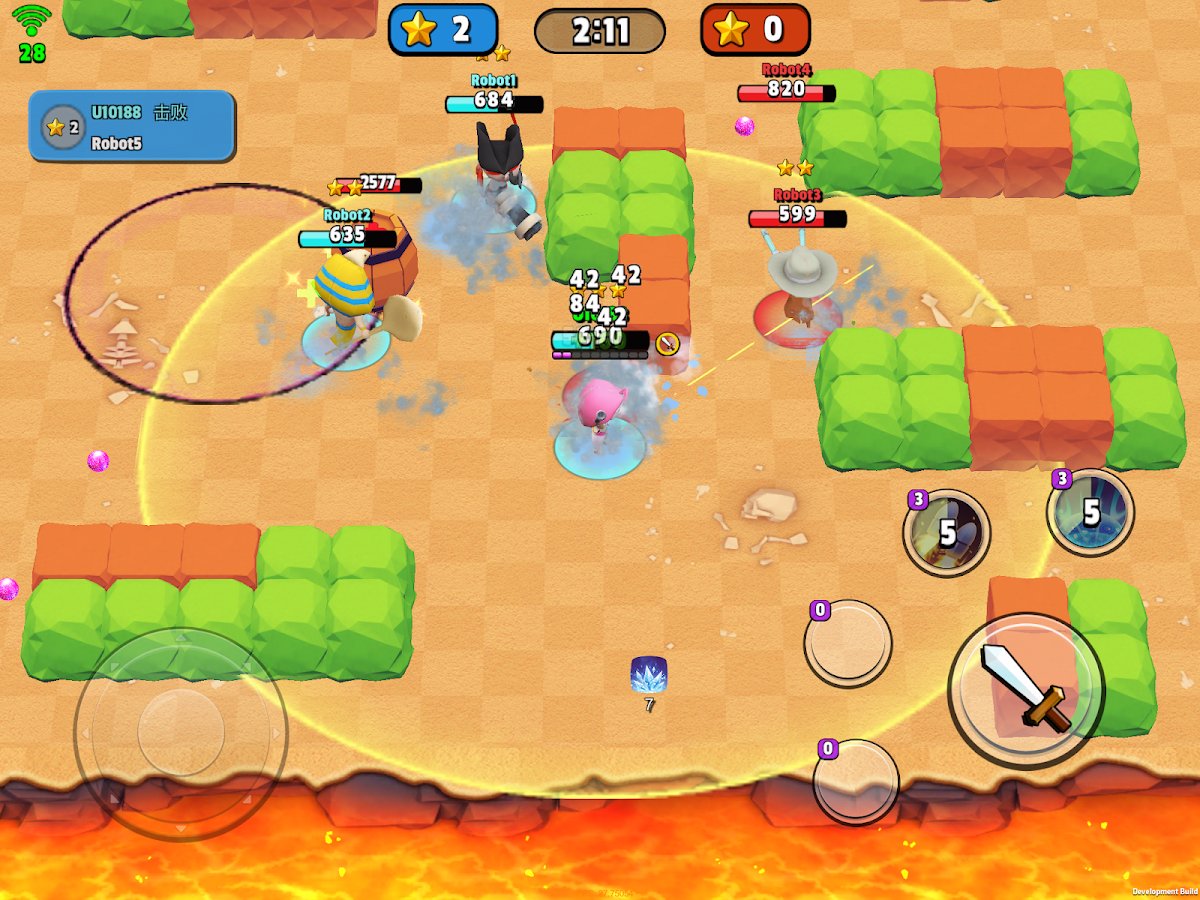Activate the blue-glow skill on cooldown
1200x900 pixels.
pyautogui.click(x=1090, y=512)
